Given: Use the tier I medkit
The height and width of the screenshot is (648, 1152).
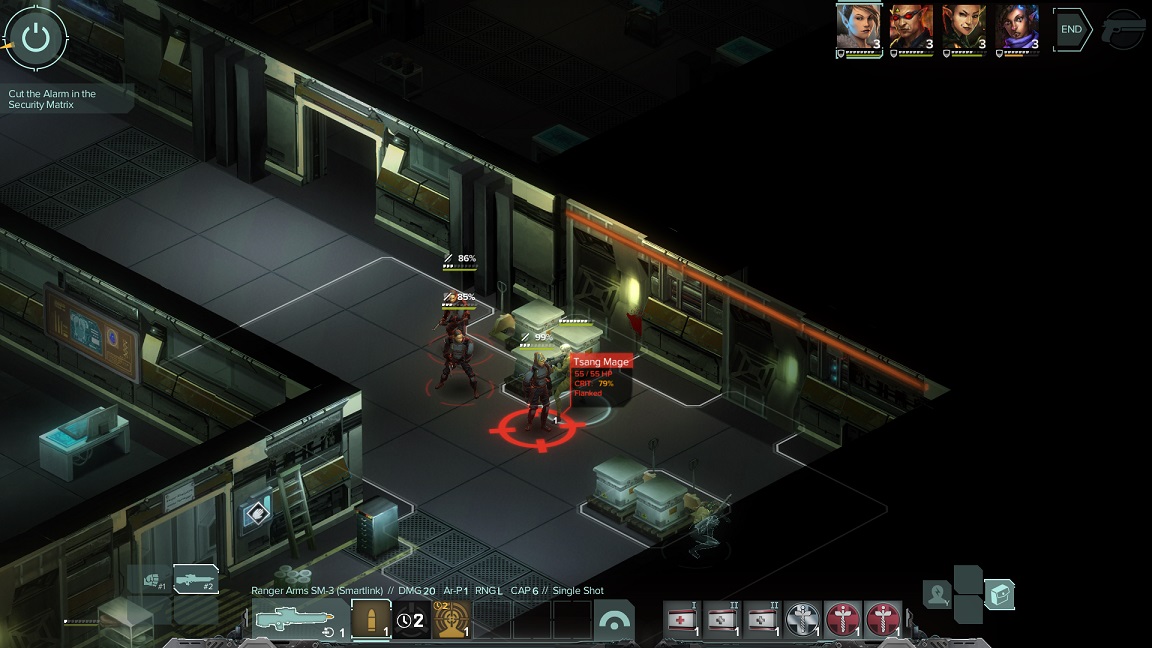Looking at the screenshot, I should point(683,620).
